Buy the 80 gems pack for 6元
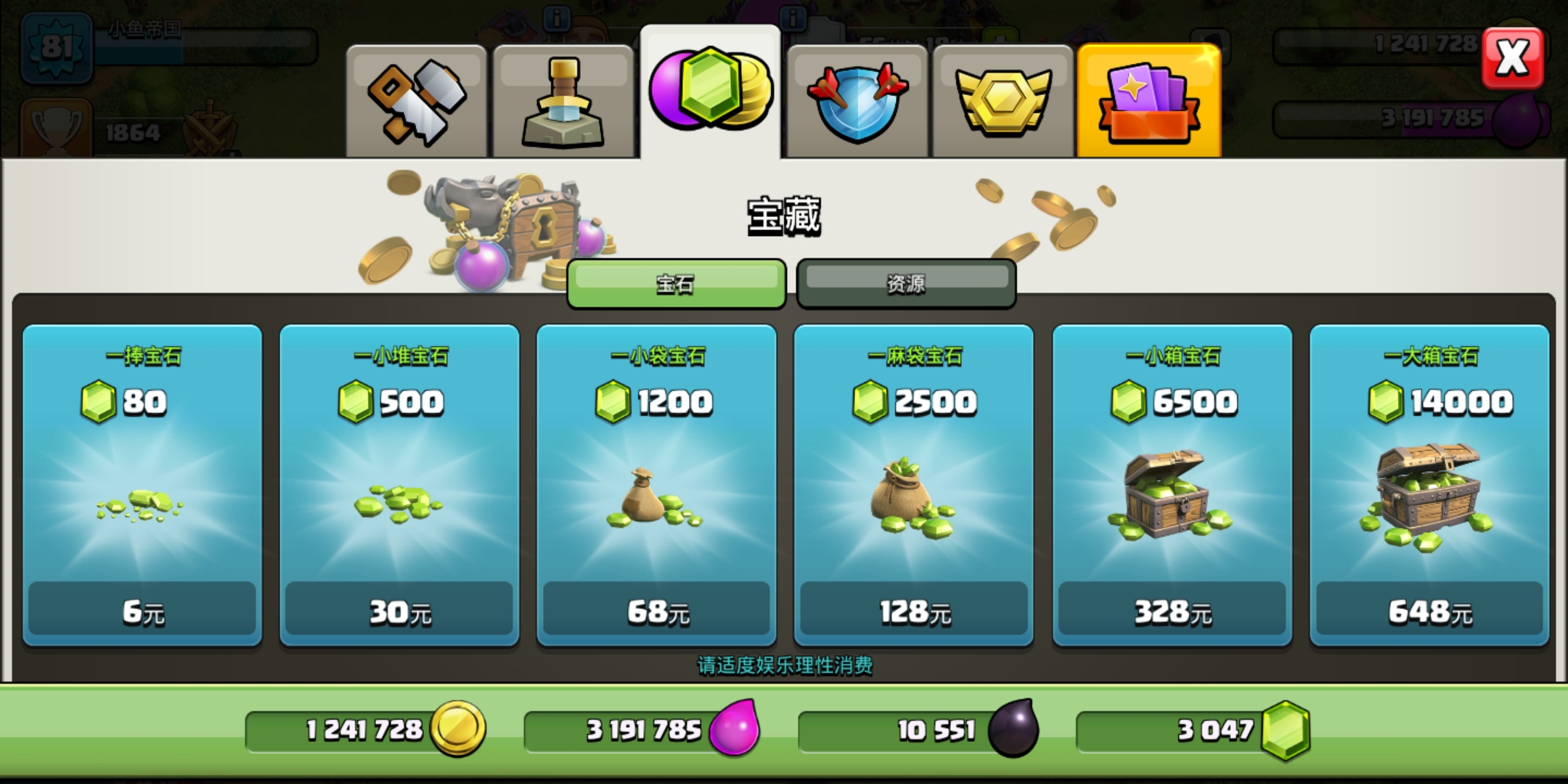The height and width of the screenshot is (784, 1568). pos(142,484)
